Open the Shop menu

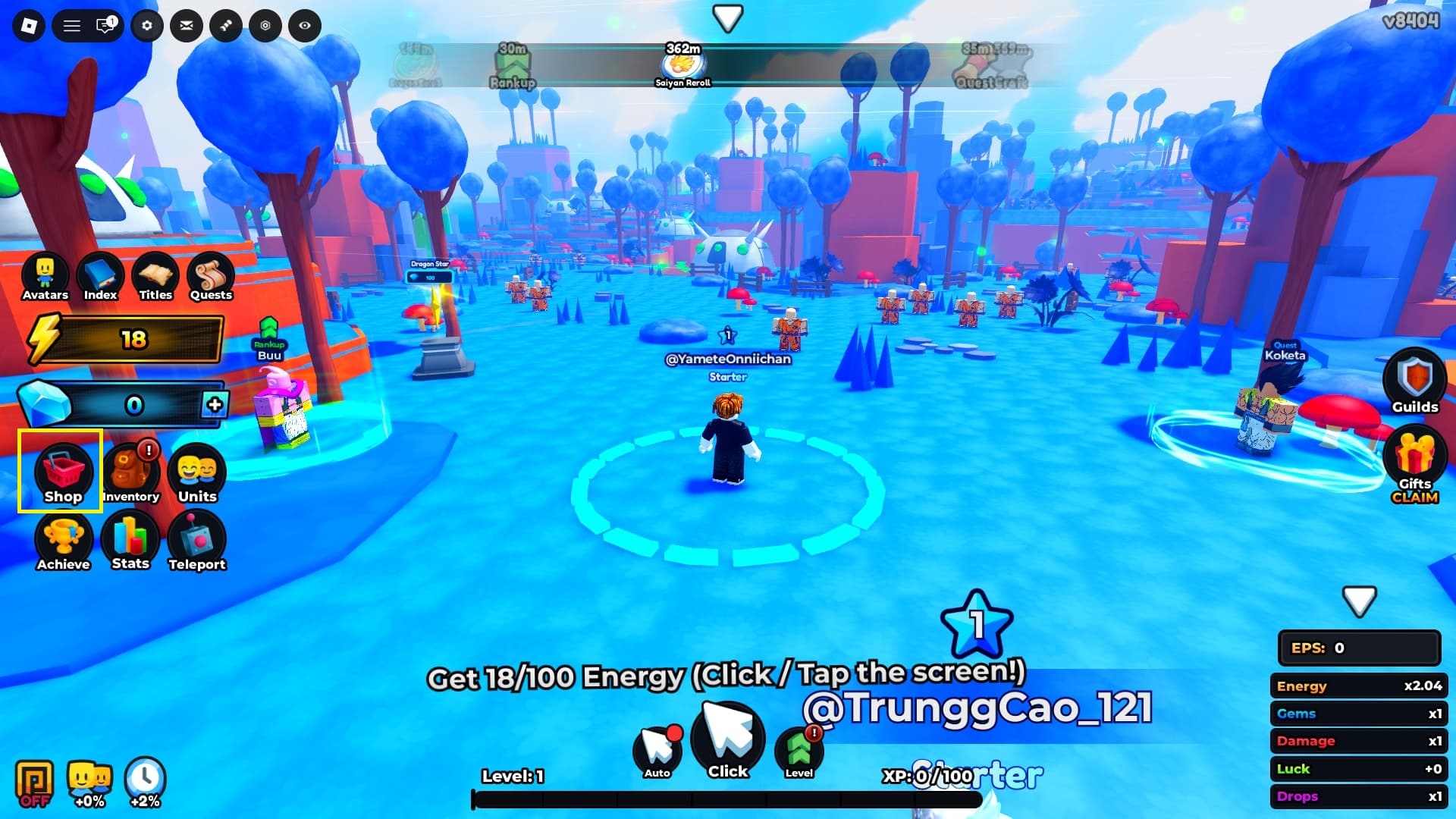(x=61, y=473)
